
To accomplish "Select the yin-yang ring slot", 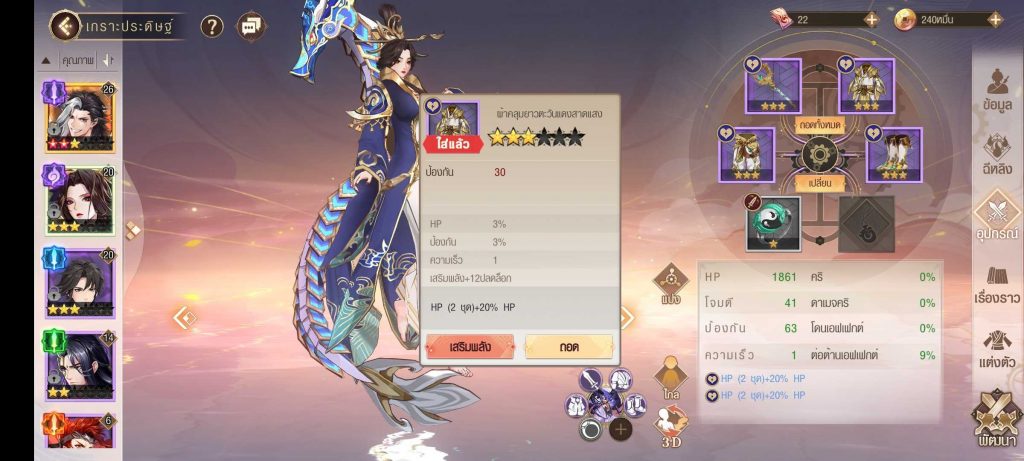I will (773, 222).
